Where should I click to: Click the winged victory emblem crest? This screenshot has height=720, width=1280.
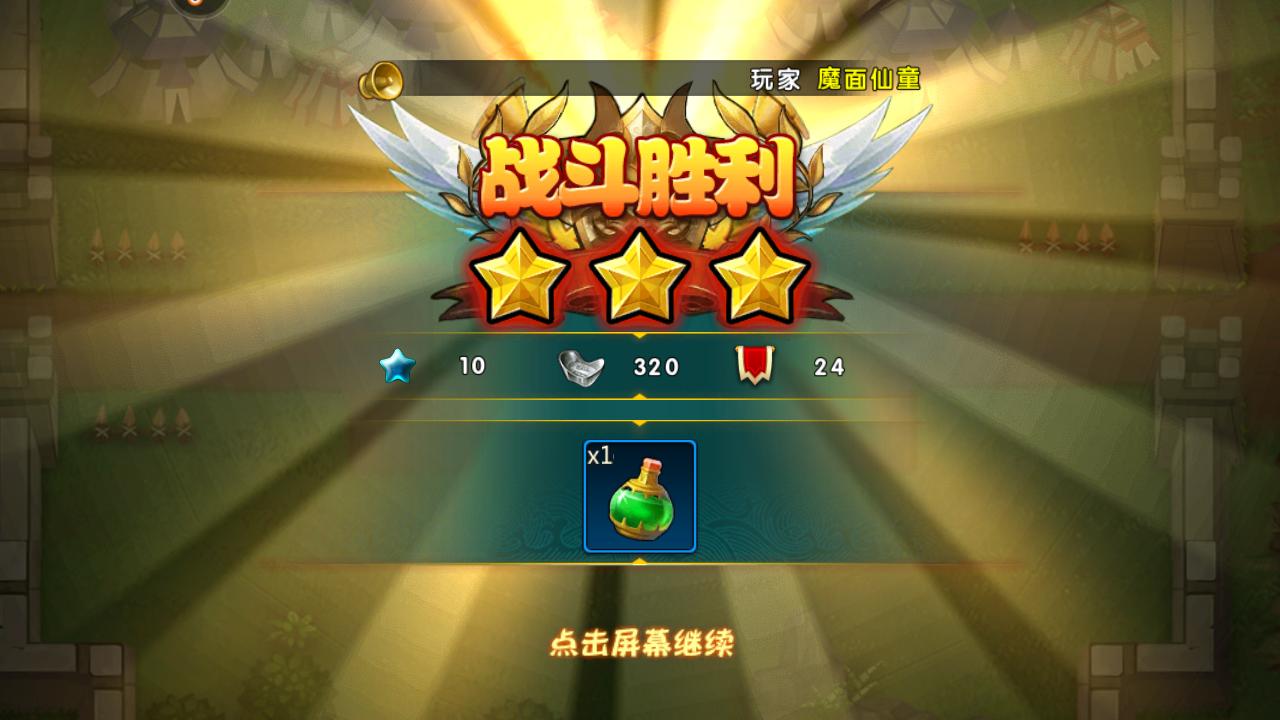(640, 130)
